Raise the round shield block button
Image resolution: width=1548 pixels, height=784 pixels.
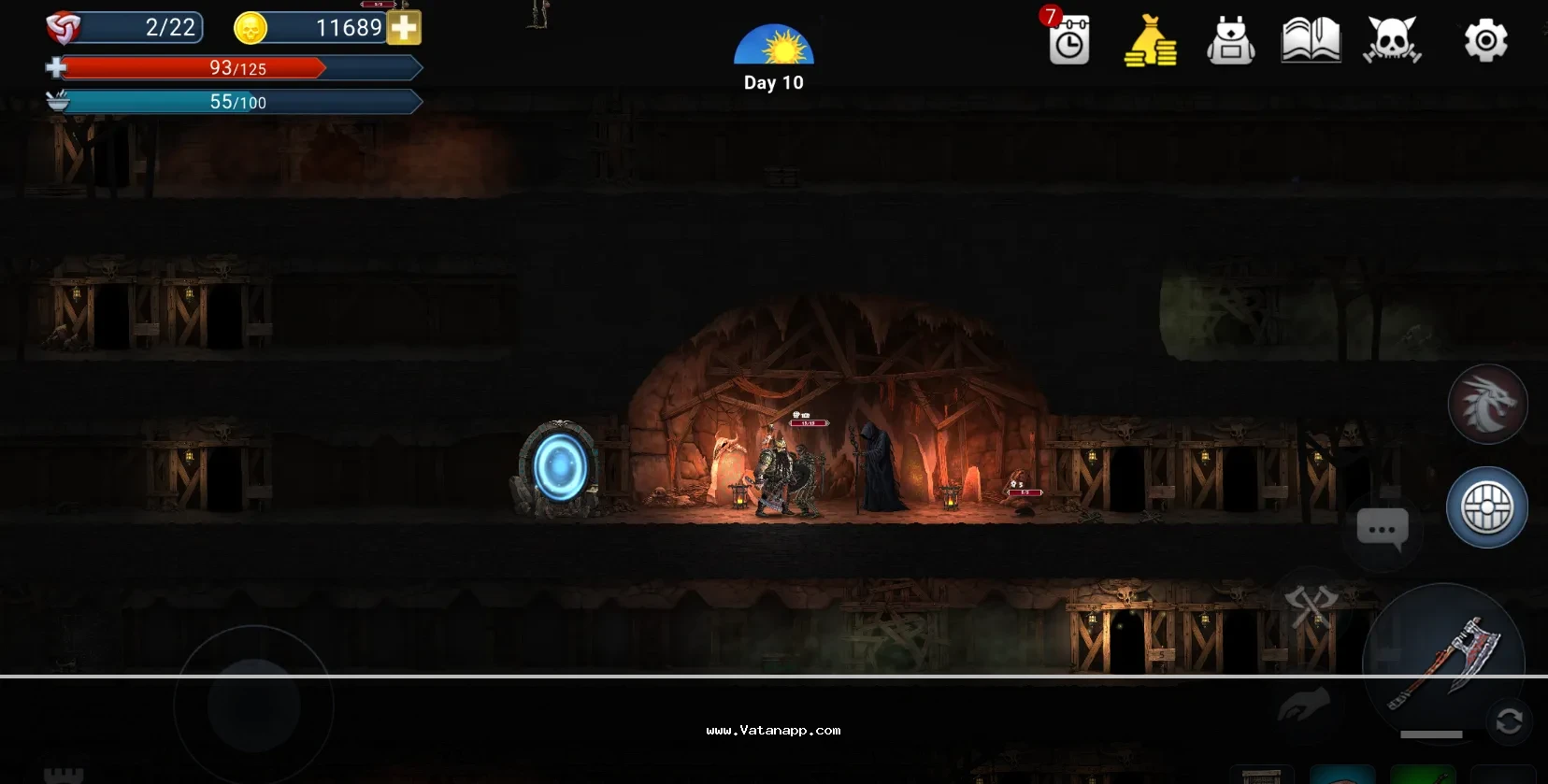click(1486, 507)
